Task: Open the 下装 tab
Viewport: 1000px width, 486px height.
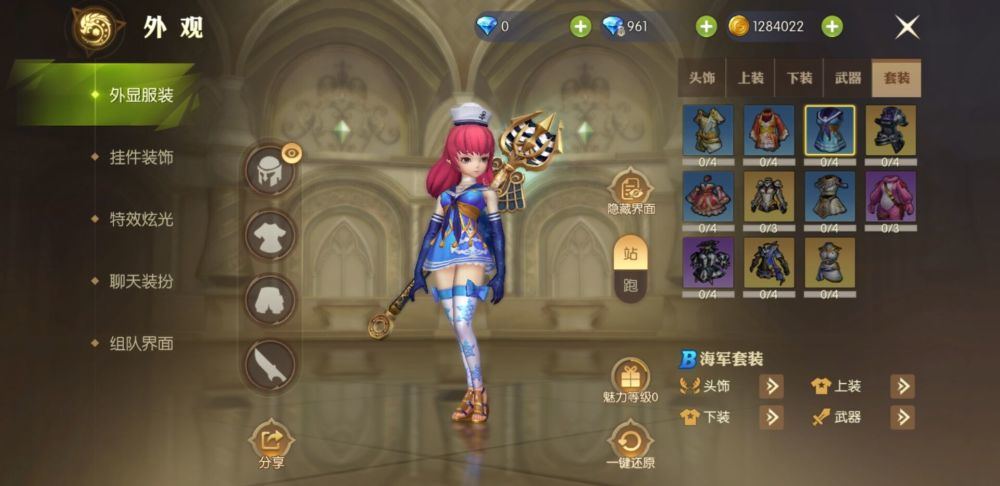Action: (799, 78)
